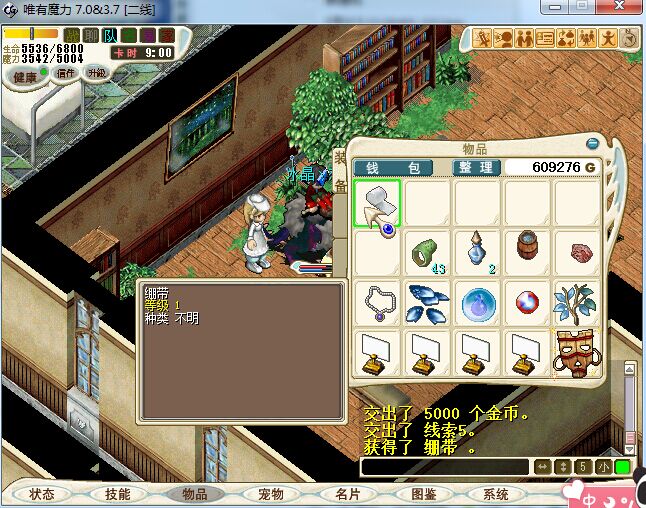This screenshot has height=508, width=646.
Task: Select the bandage item slot
Action: click(x=377, y=203)
